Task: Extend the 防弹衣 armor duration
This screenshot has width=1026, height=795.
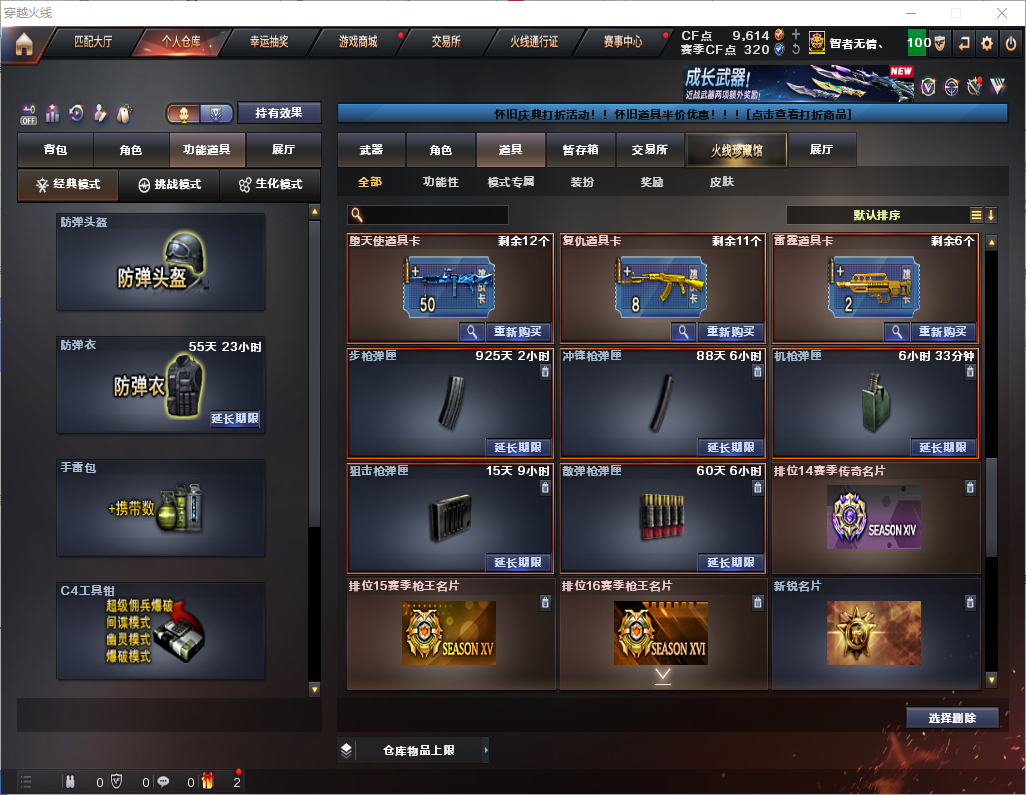Action: (x=235, y=419)
